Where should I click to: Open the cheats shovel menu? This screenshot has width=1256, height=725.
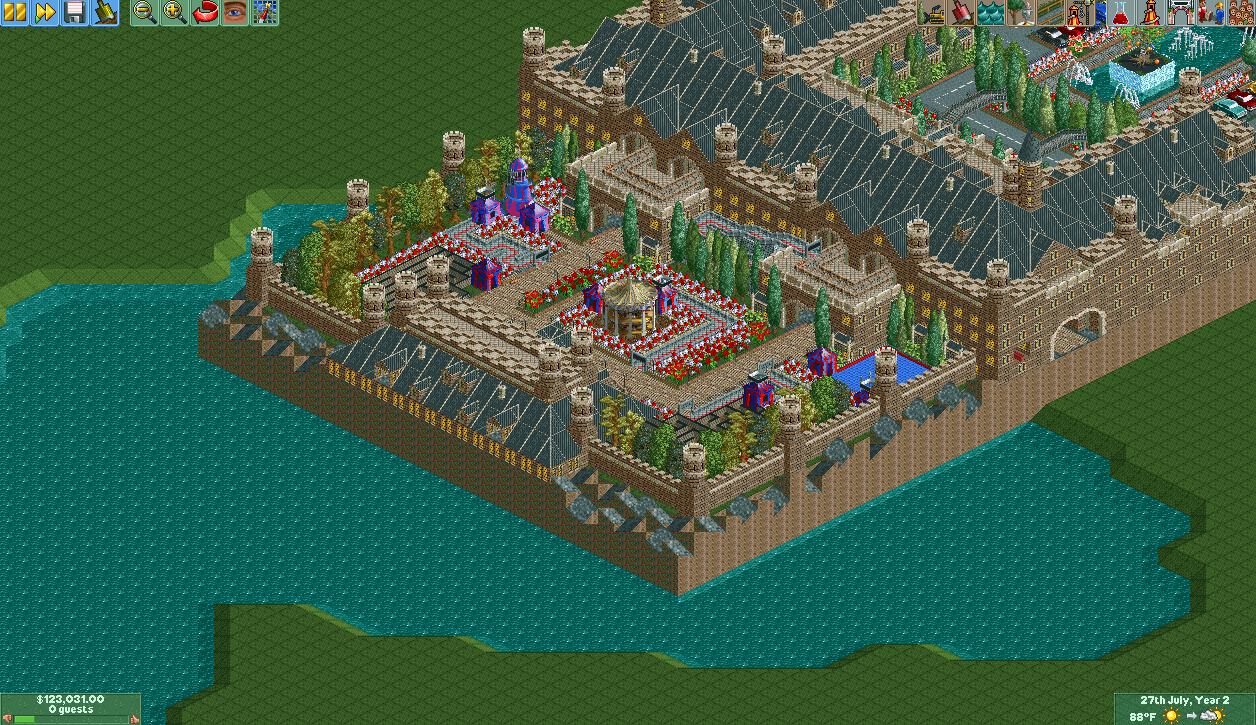point(105,13)
